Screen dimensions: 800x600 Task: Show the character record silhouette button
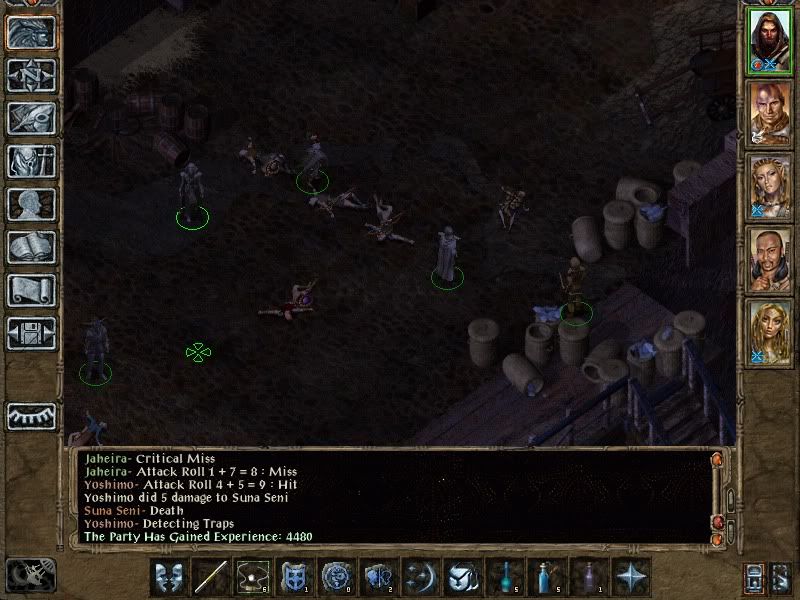[31, 204]
